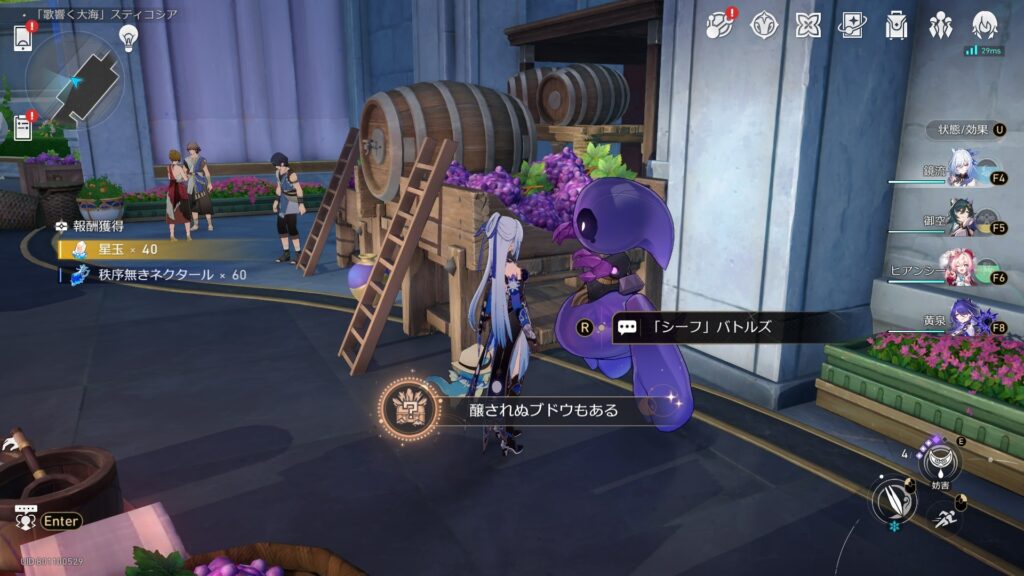Open the warp card icon
Viewport: 1024px width, 576px height.
852,25
